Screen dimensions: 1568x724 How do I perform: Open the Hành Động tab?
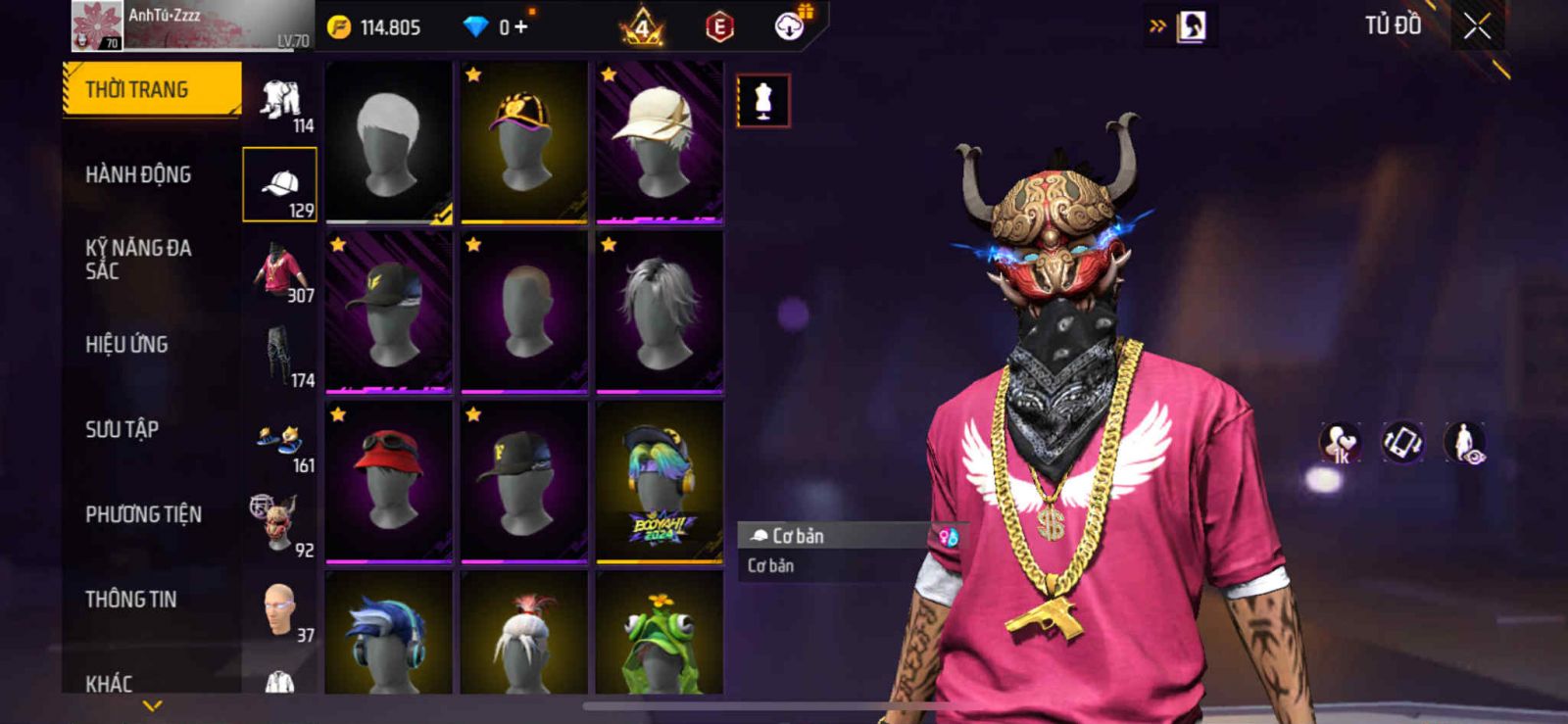point(138,174)
